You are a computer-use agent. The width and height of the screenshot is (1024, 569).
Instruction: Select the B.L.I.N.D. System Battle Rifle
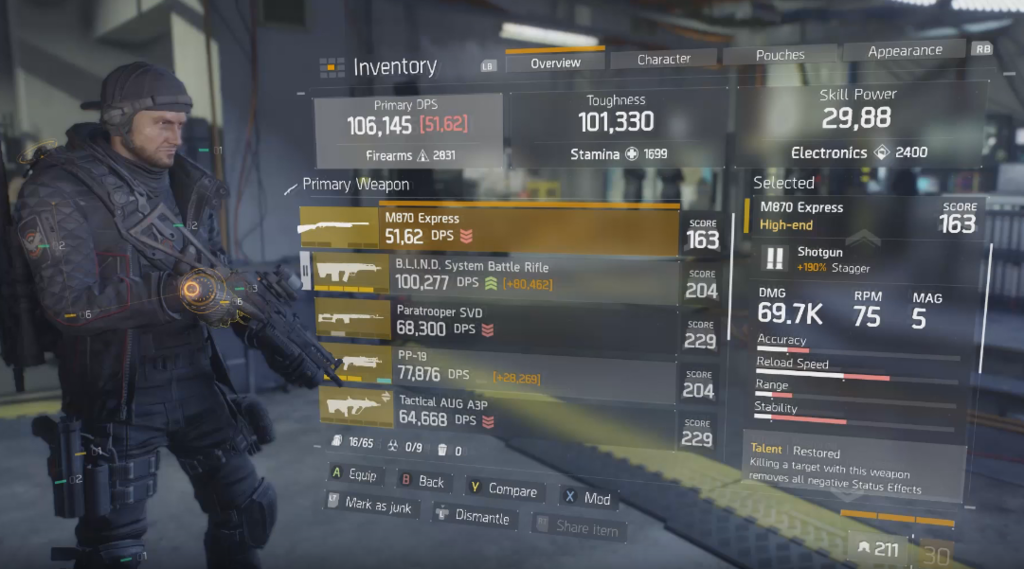(x=490, y=277)
